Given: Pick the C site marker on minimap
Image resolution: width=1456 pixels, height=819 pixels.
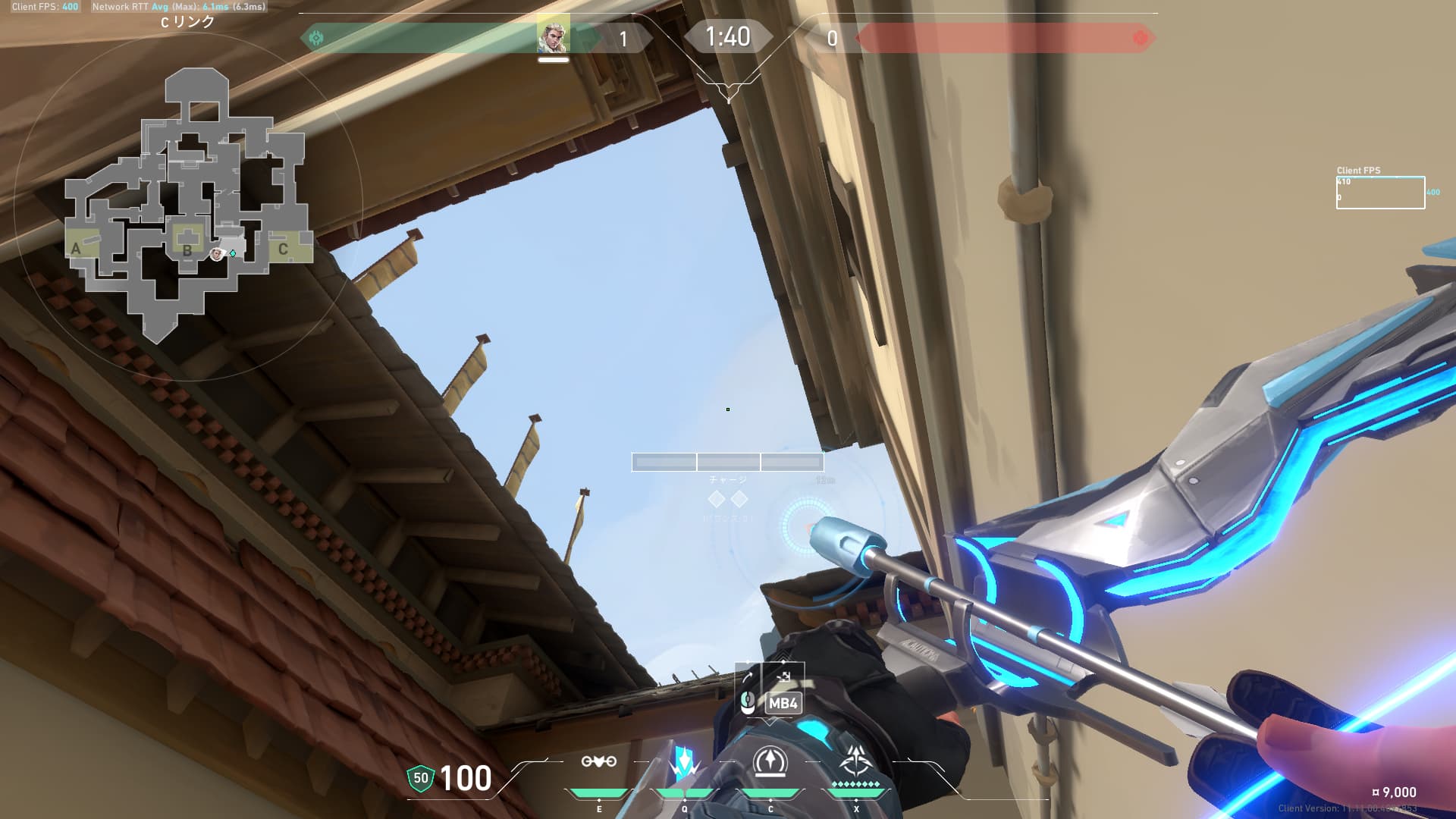Looking at the screenshot, I should (x=283, y=249).
